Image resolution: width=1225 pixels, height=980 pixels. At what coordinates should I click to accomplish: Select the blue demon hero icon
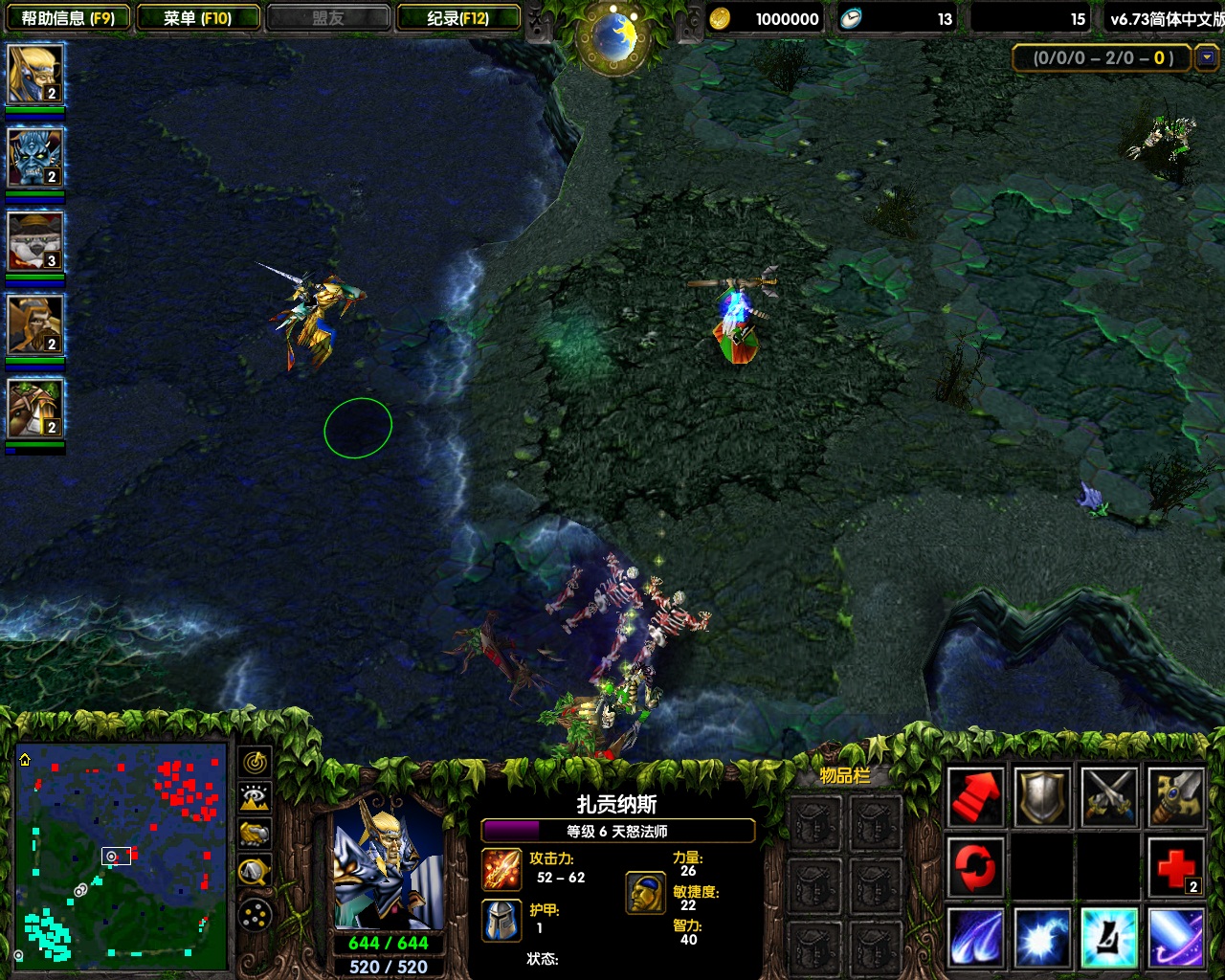(x=35, y=157)
